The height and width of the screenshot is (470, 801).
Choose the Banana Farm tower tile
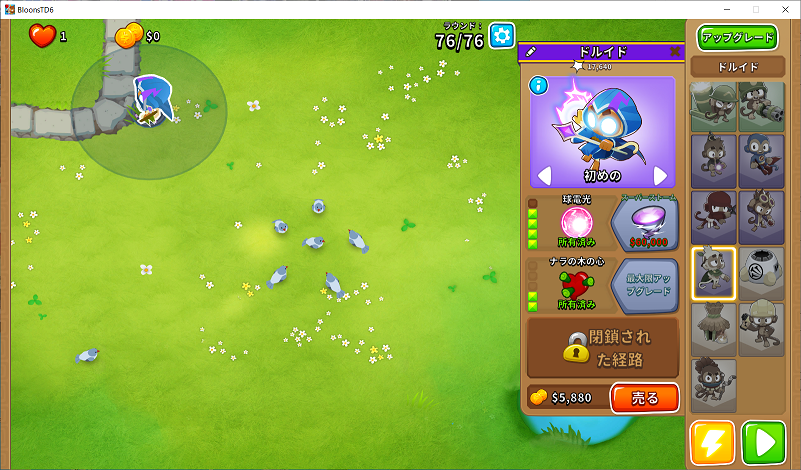point(714,330)
